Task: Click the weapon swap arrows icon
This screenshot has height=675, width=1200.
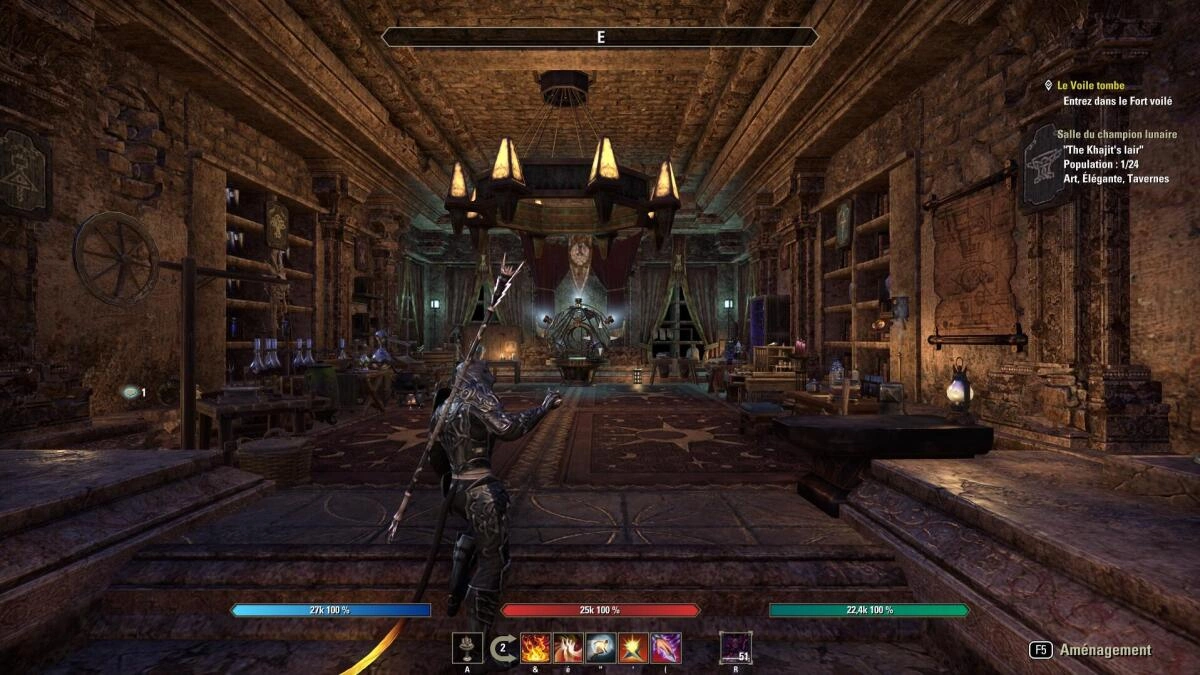Action: 503,647
